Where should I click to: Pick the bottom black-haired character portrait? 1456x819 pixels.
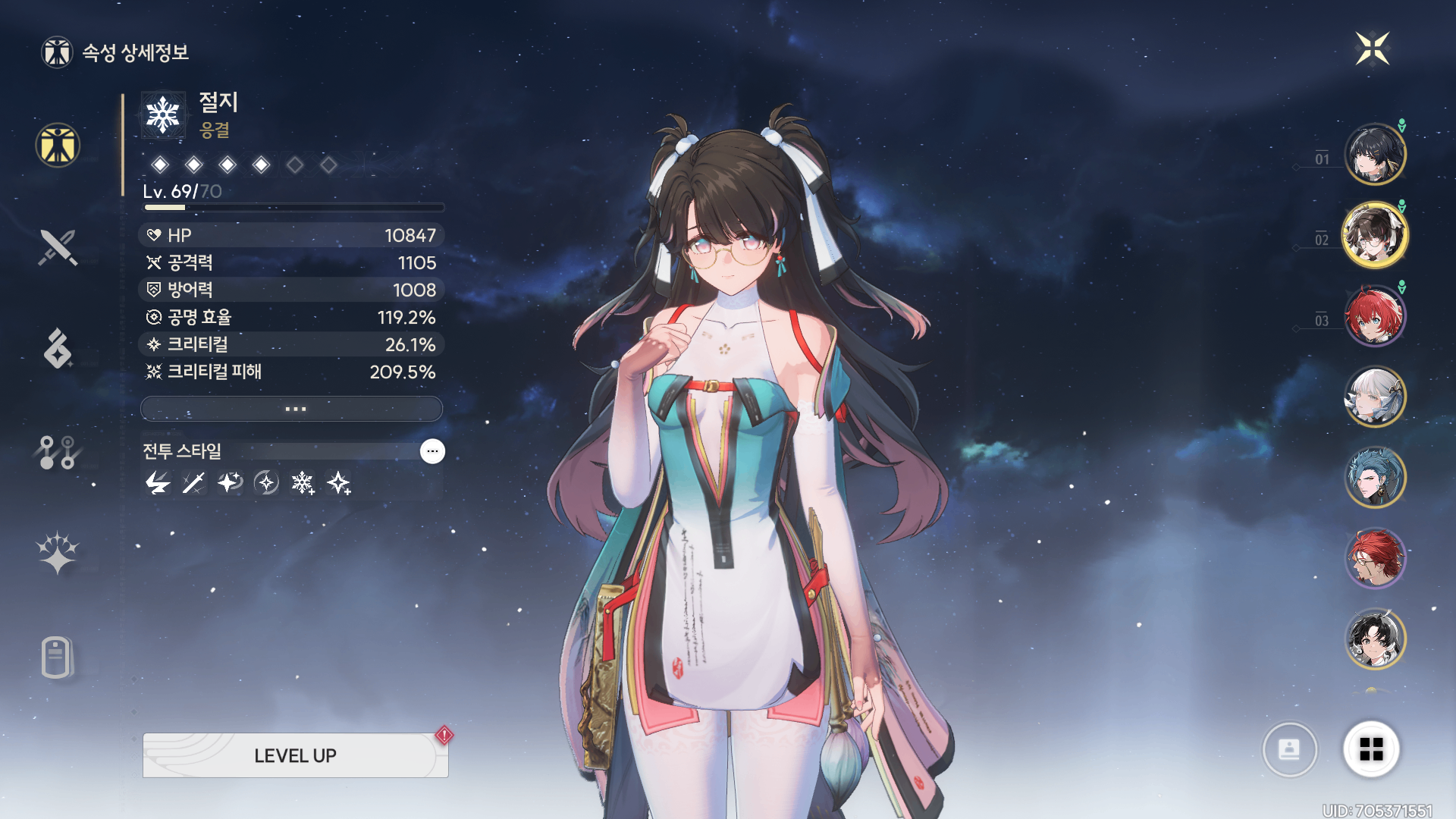[x=1374, y=639]
